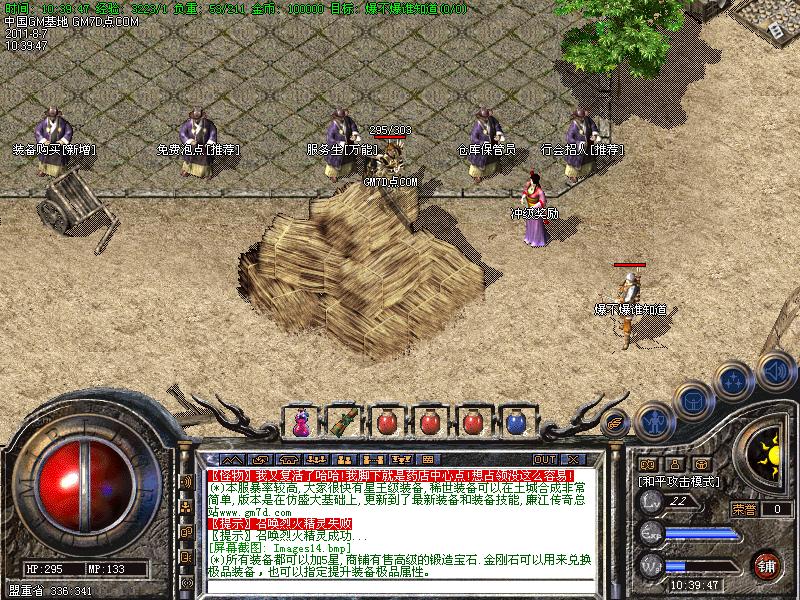Toggle the sound speaker button
This screenshot has width=800, height=600.
(776, 371)
